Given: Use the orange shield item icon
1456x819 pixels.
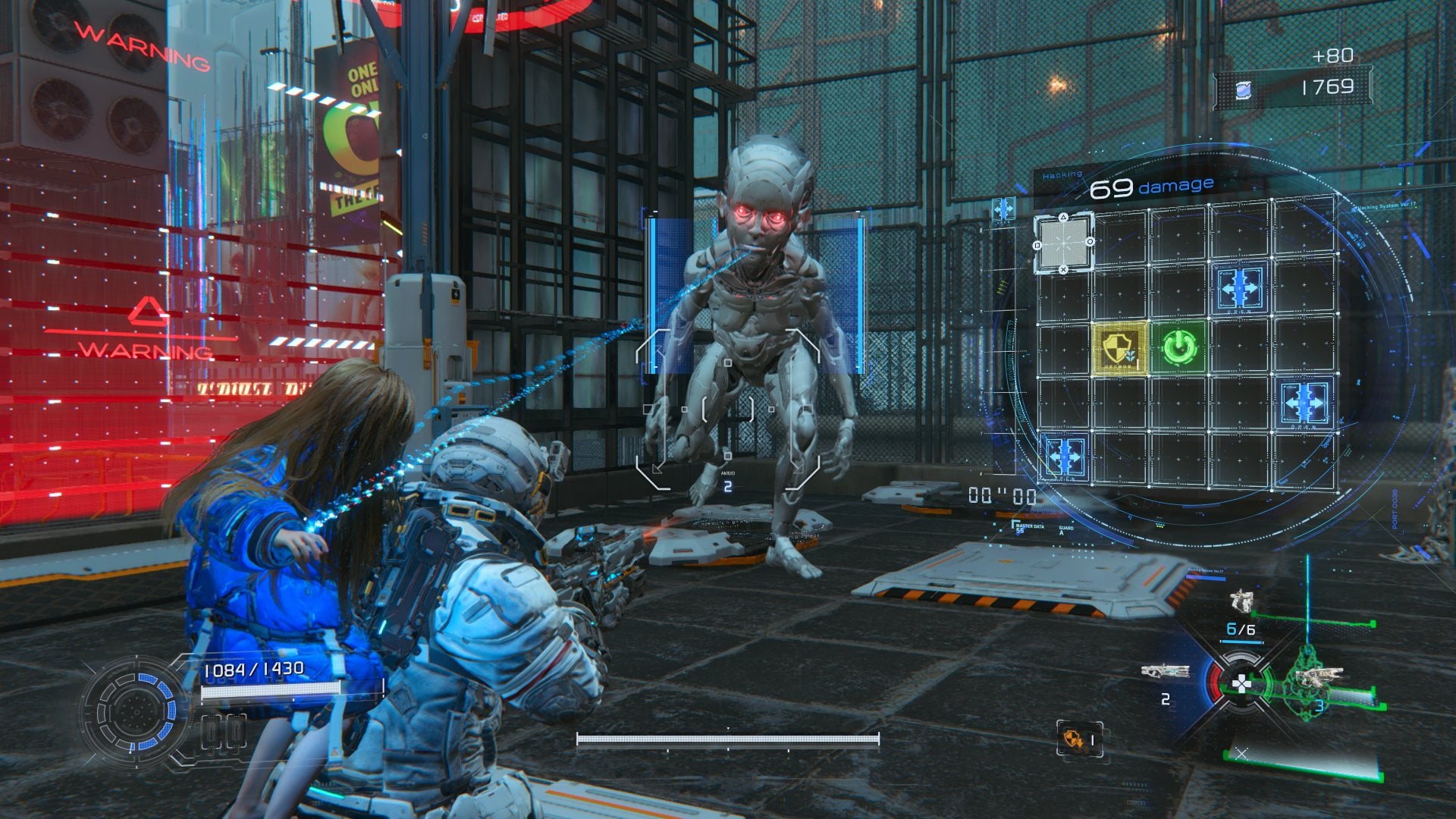Looking at the screenshot, I should (x=1074, y=739).
